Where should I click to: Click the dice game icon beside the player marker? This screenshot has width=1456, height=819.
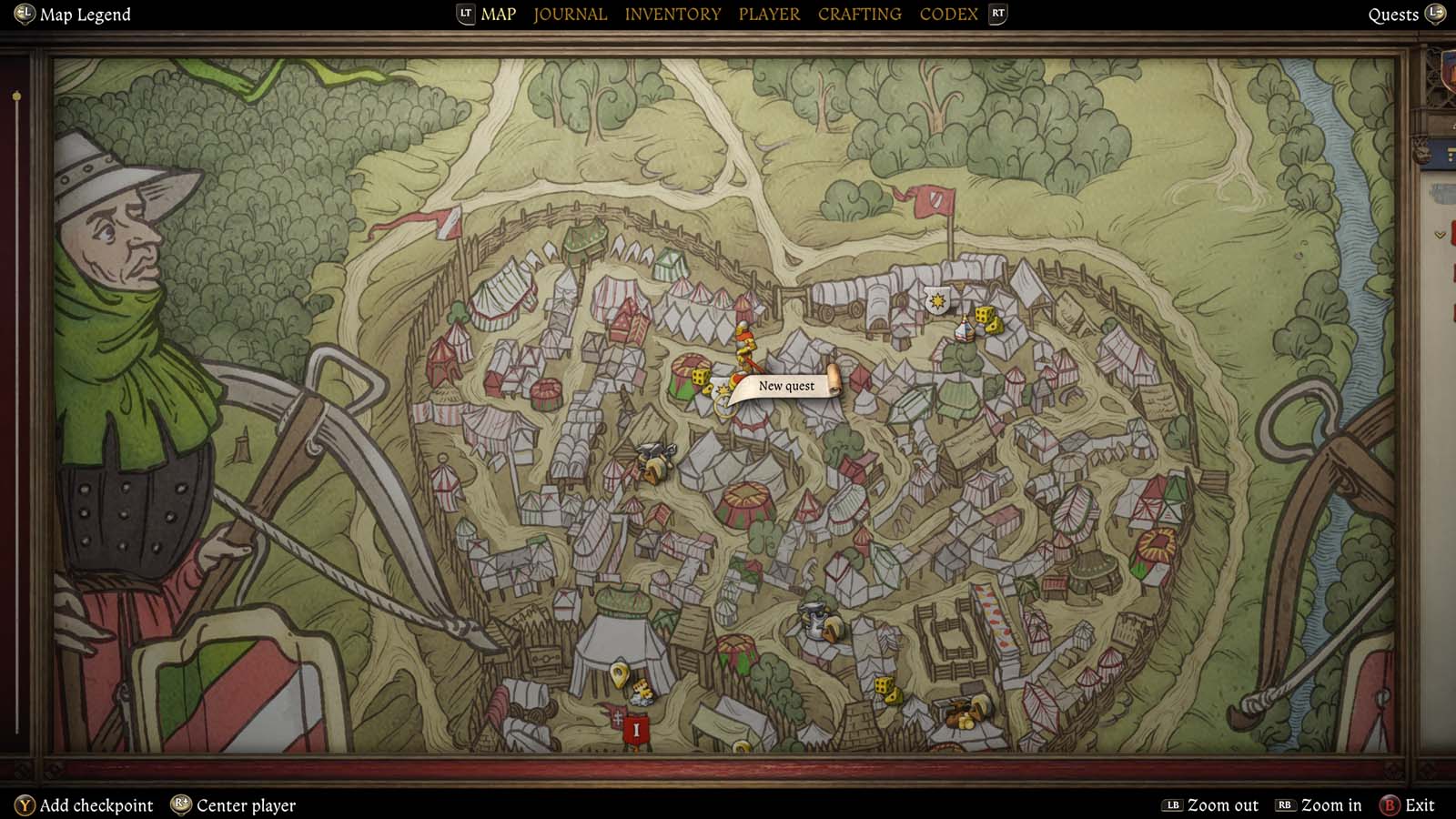click(x=700, y=378)
